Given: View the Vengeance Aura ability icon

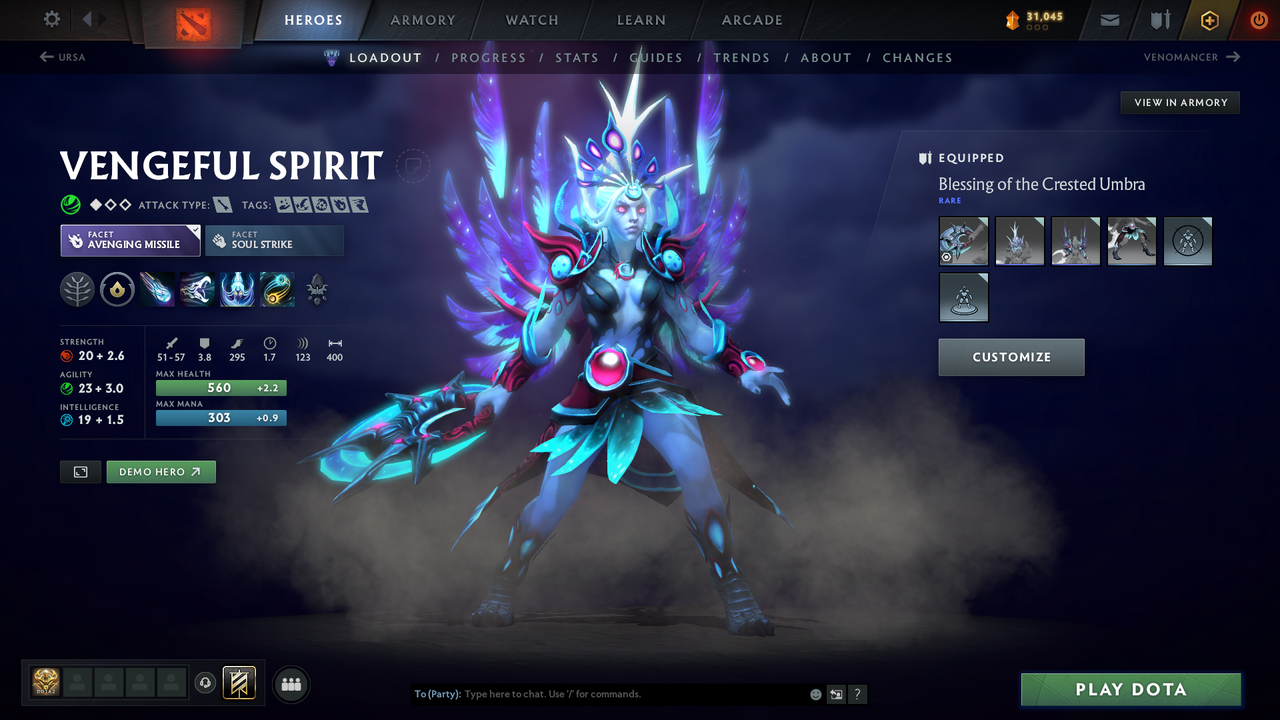Looking at the screenshot, I should coord(236,290).
